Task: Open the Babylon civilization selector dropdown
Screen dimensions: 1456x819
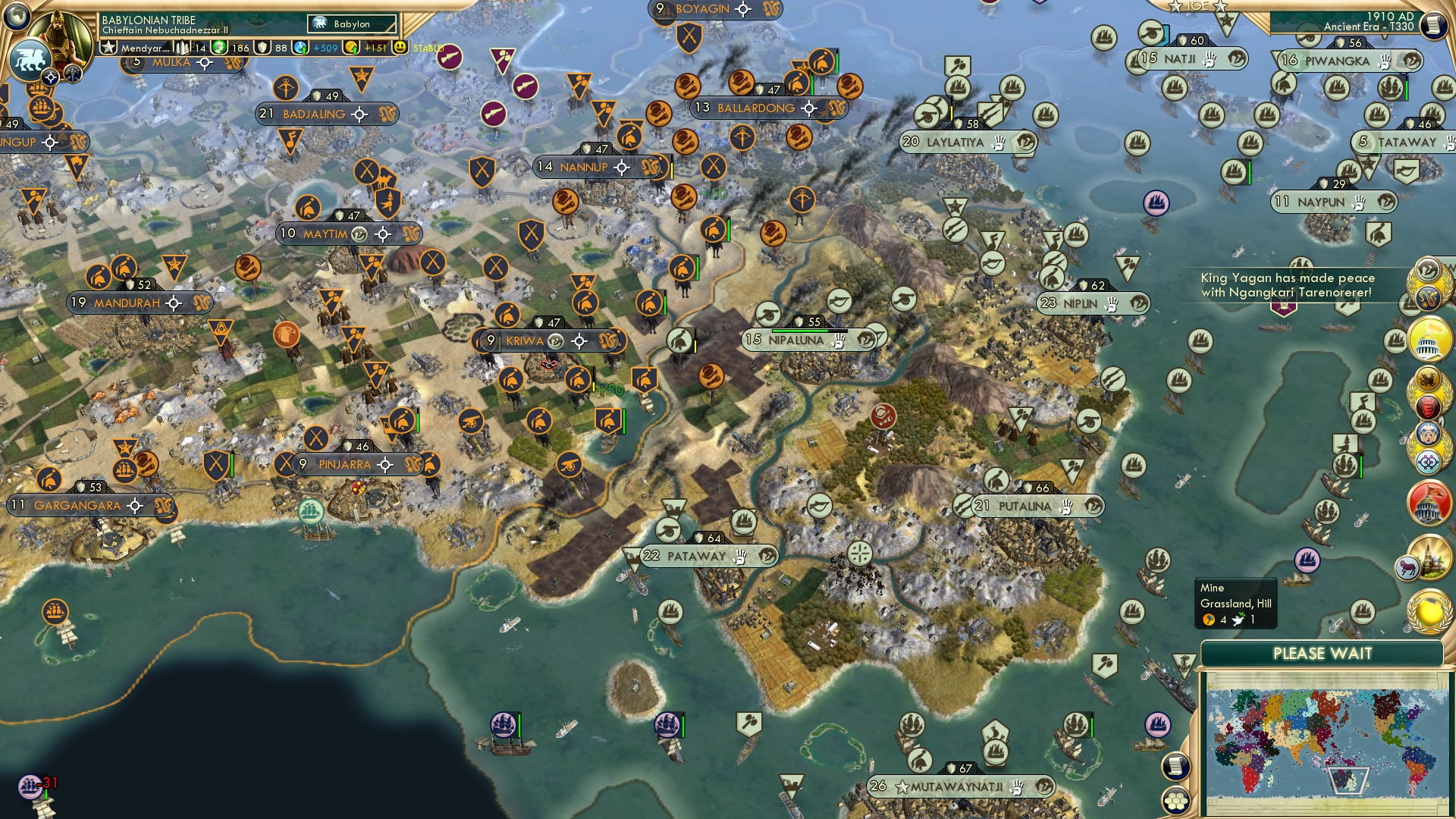Action: [x=350, y=24]
